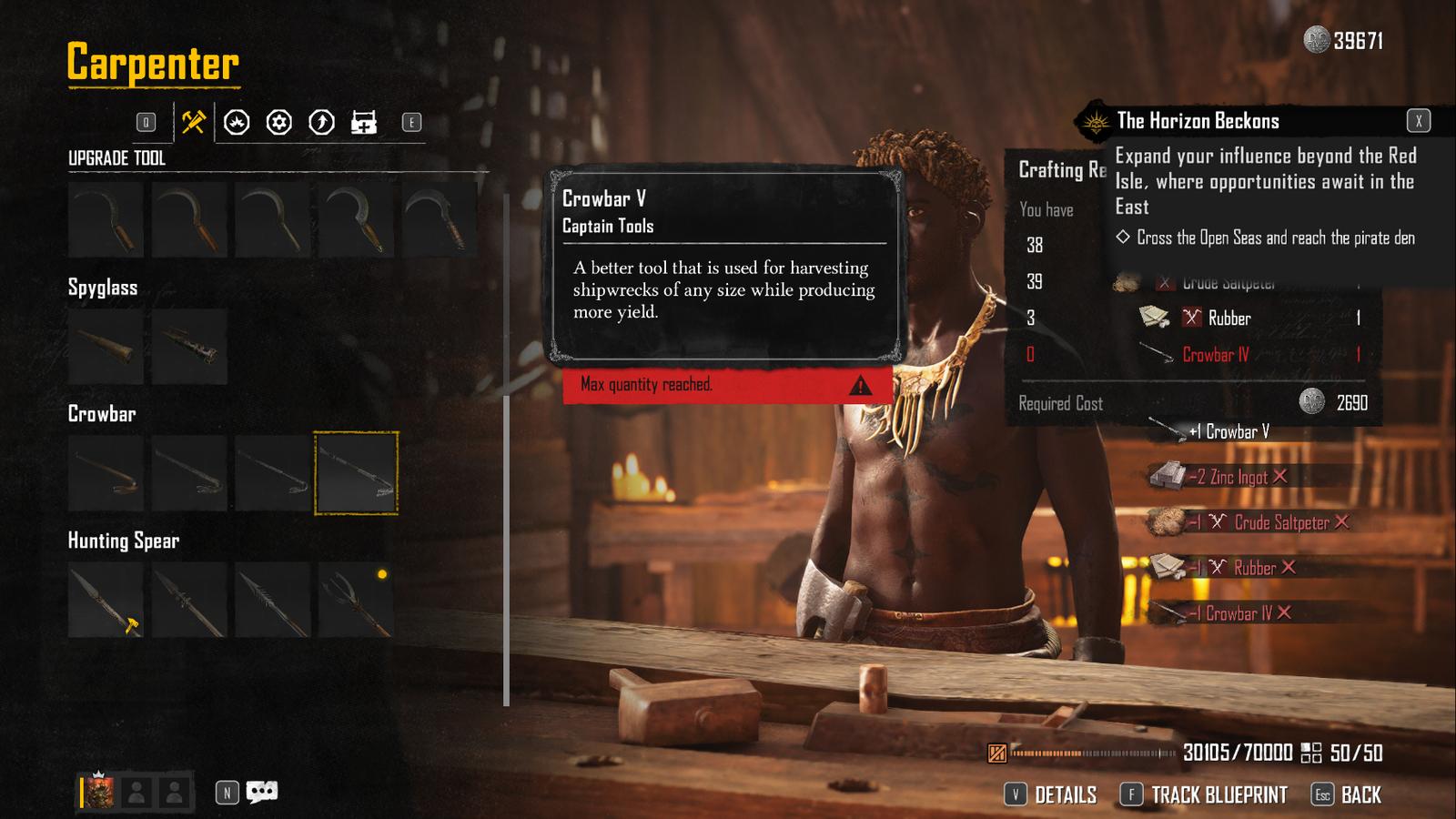1456x819 pixels.
Task: Click The Horizon Beckons quest title
Action: point(1198,121)
